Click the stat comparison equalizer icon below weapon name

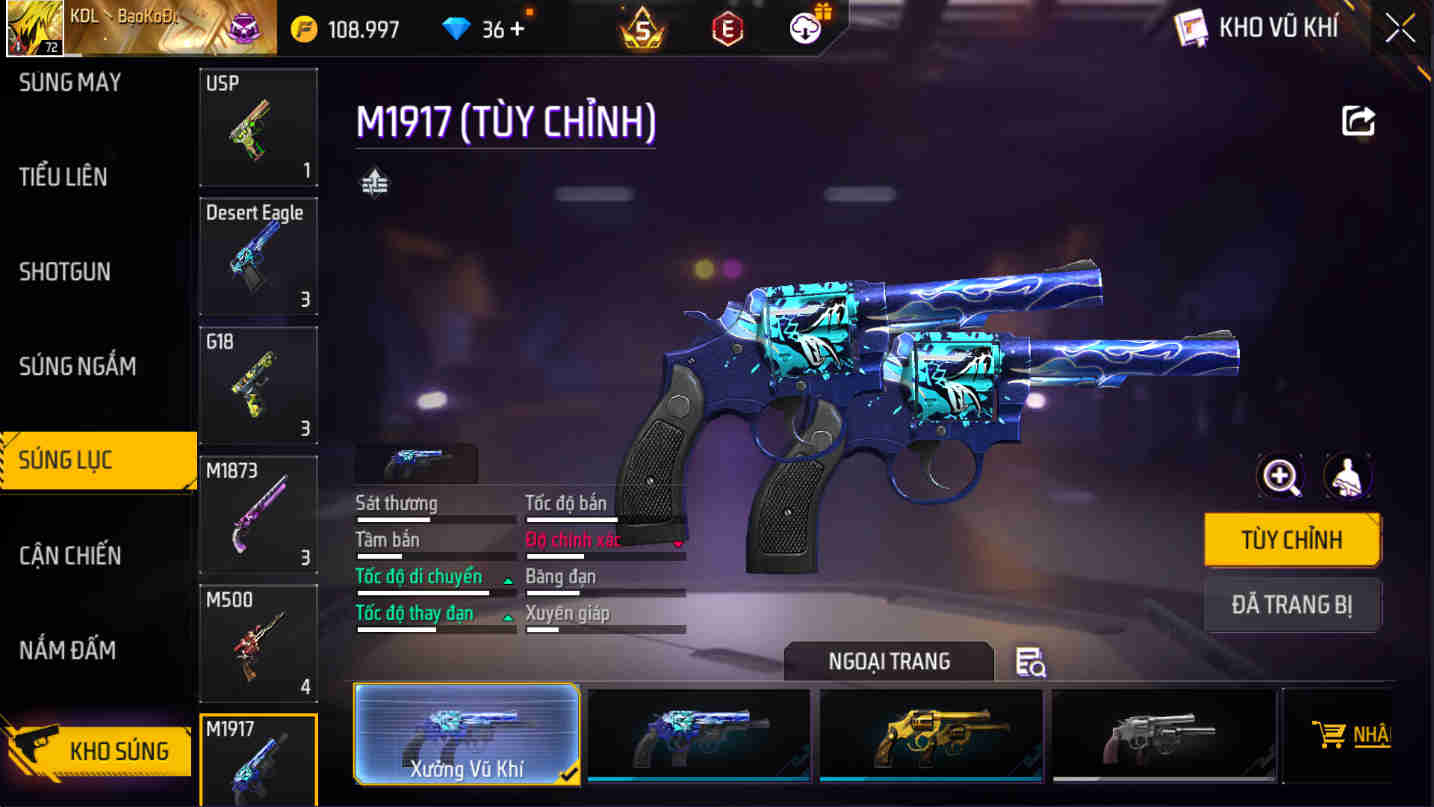[374, 183]
